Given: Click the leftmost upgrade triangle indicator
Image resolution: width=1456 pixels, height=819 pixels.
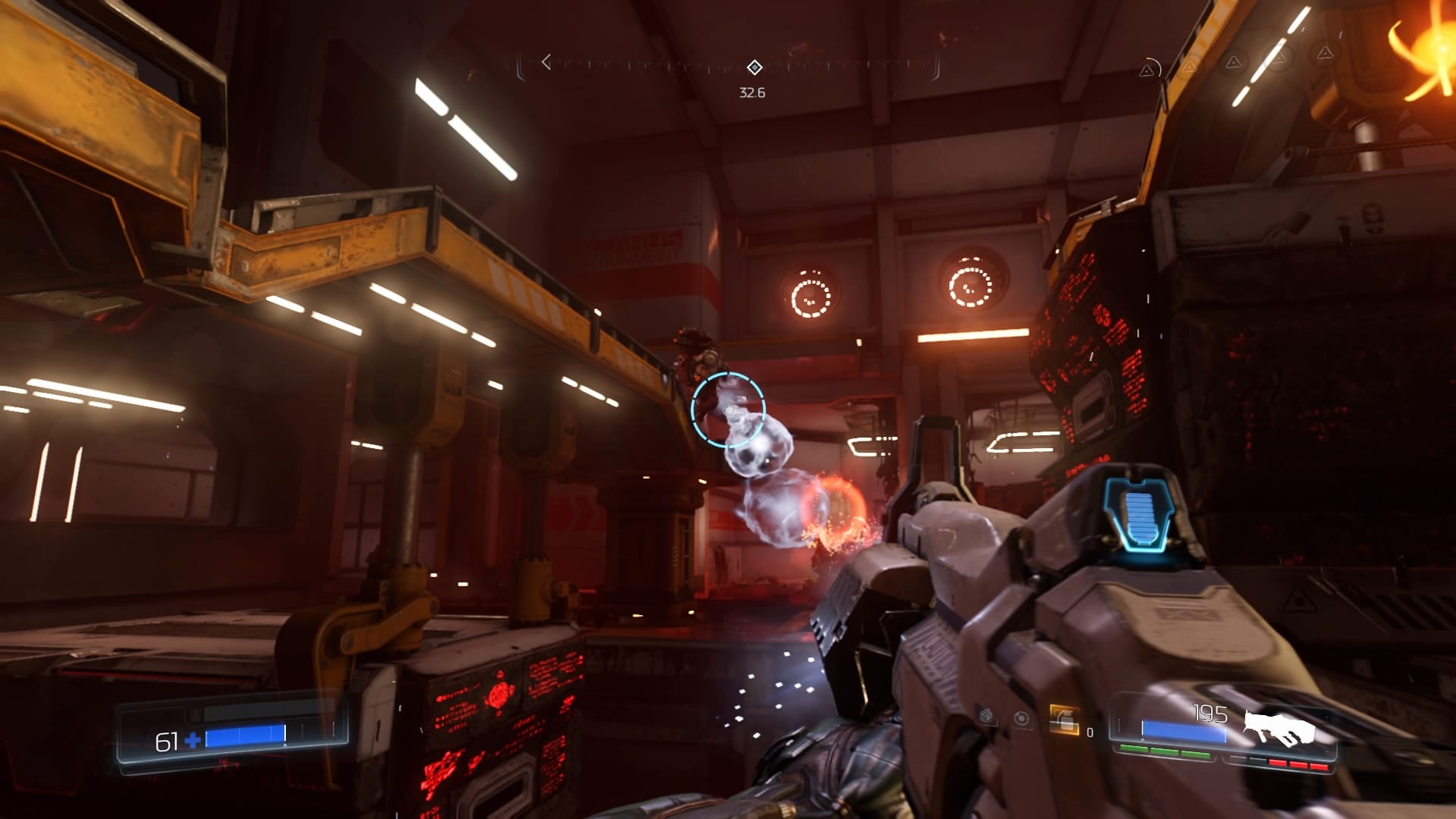Looking at the screenshot, I should 1147,69.
